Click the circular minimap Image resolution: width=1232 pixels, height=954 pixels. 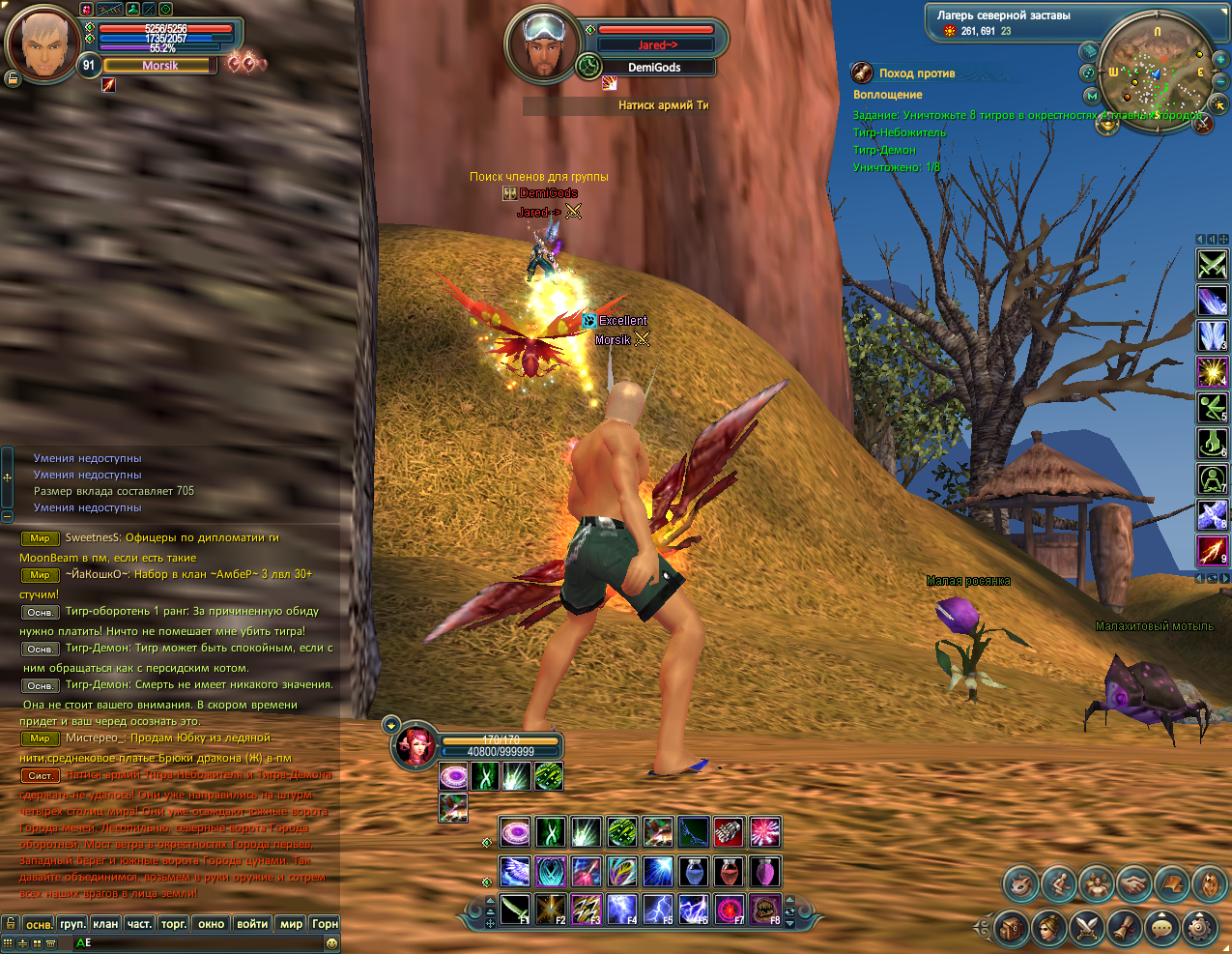pyautogui.click(x=1157, y=71)
